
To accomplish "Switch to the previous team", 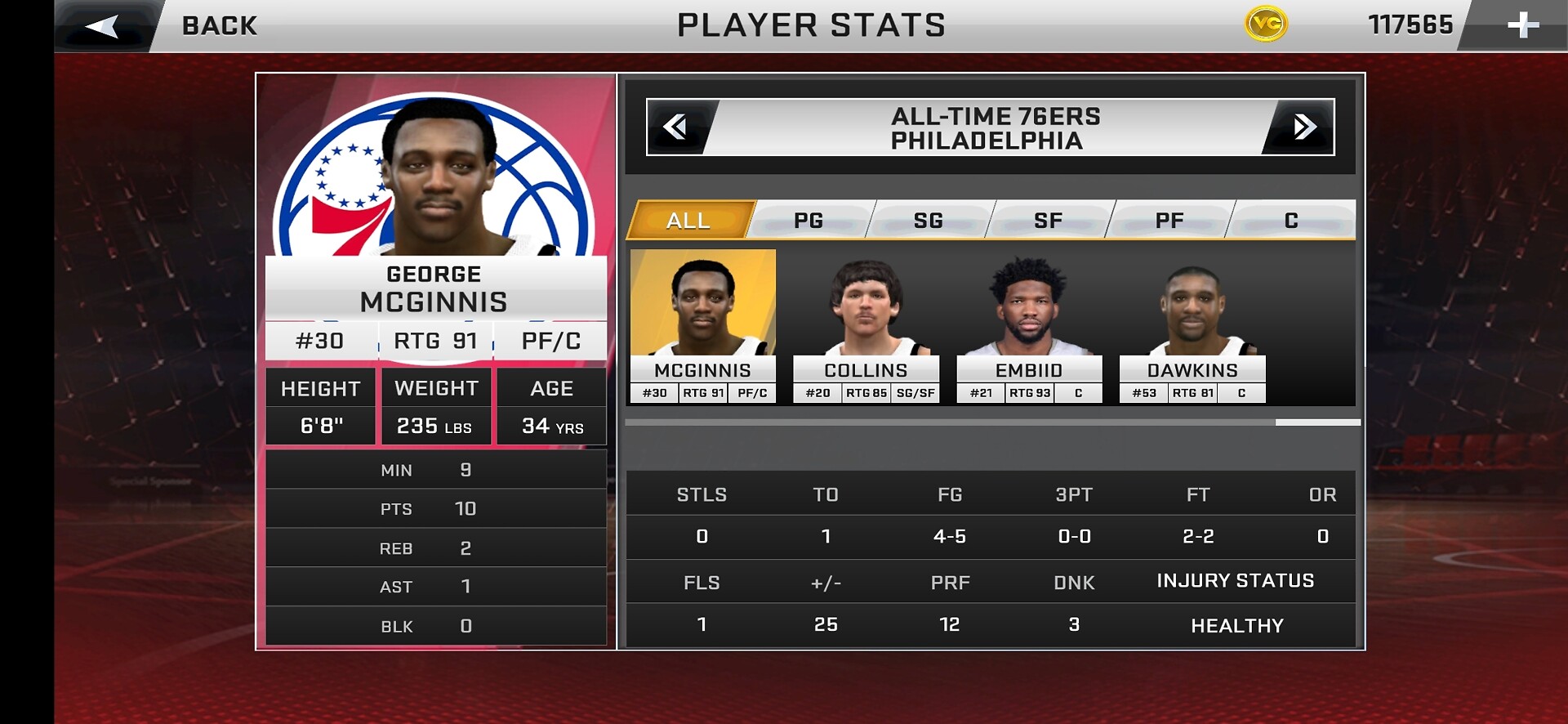I will (676, 127).
